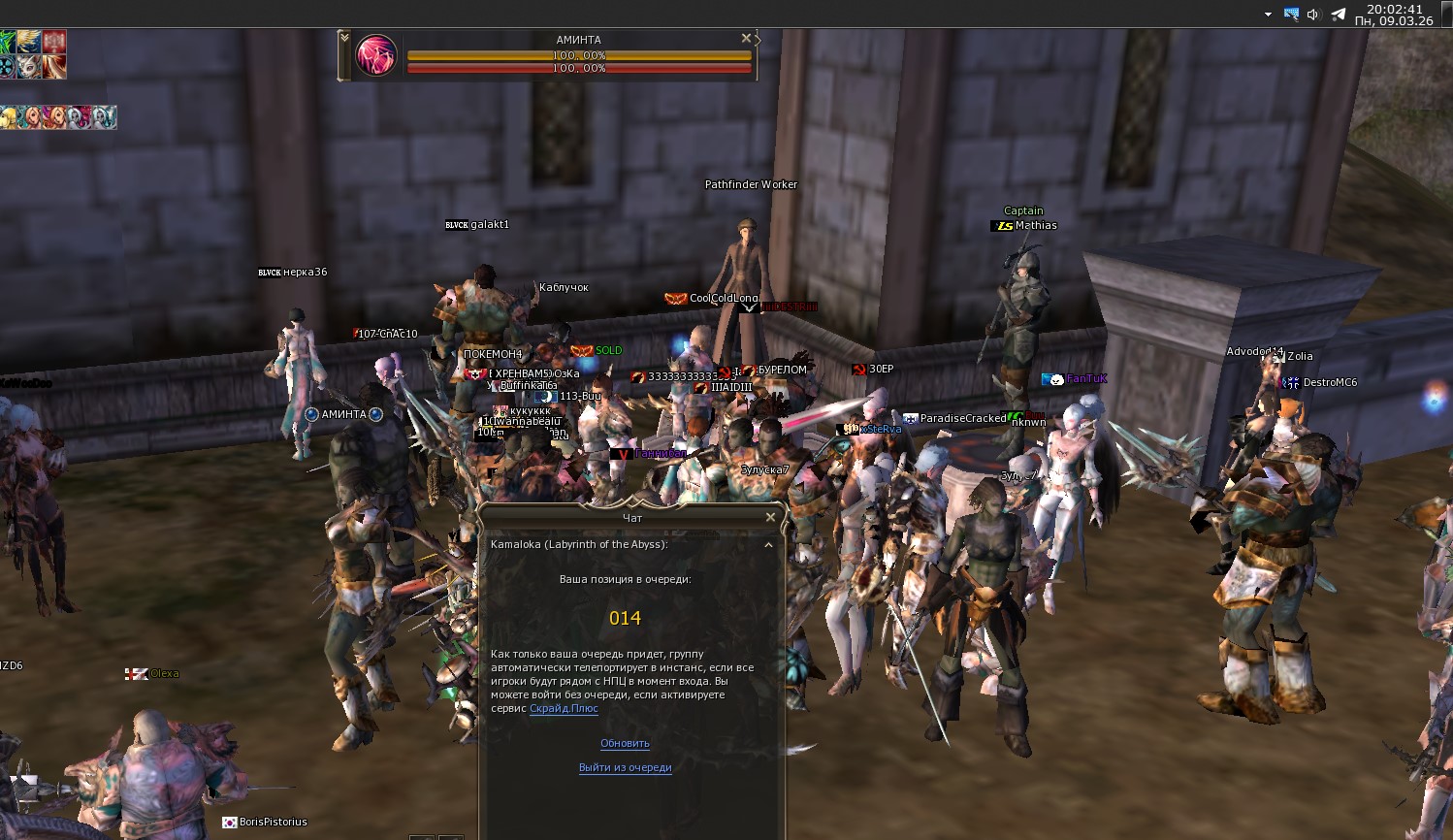Click the Чат window title
1453x840 pixels.
click(630, 518)
